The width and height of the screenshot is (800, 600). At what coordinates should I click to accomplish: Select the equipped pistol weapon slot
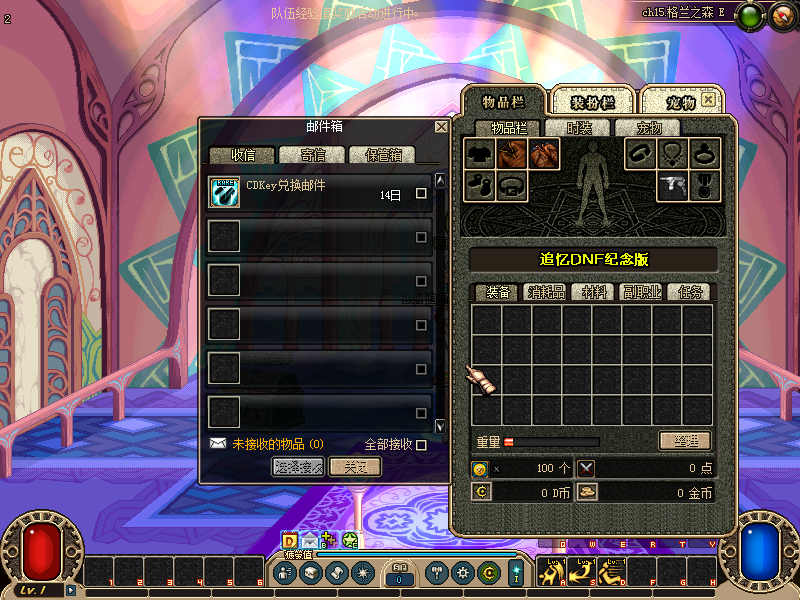[673, 185]
